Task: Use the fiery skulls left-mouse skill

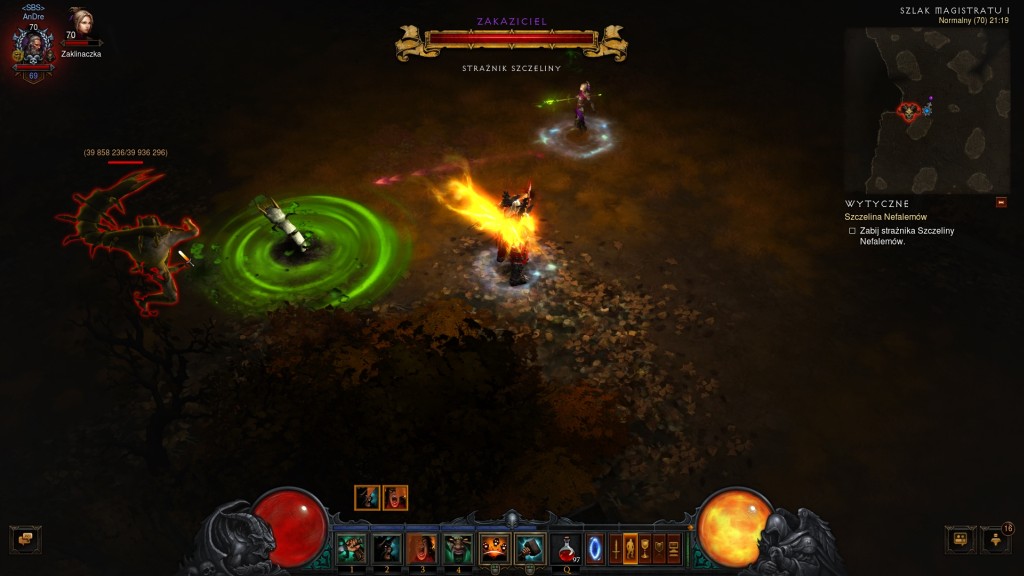Action: (x=495, y=549)
